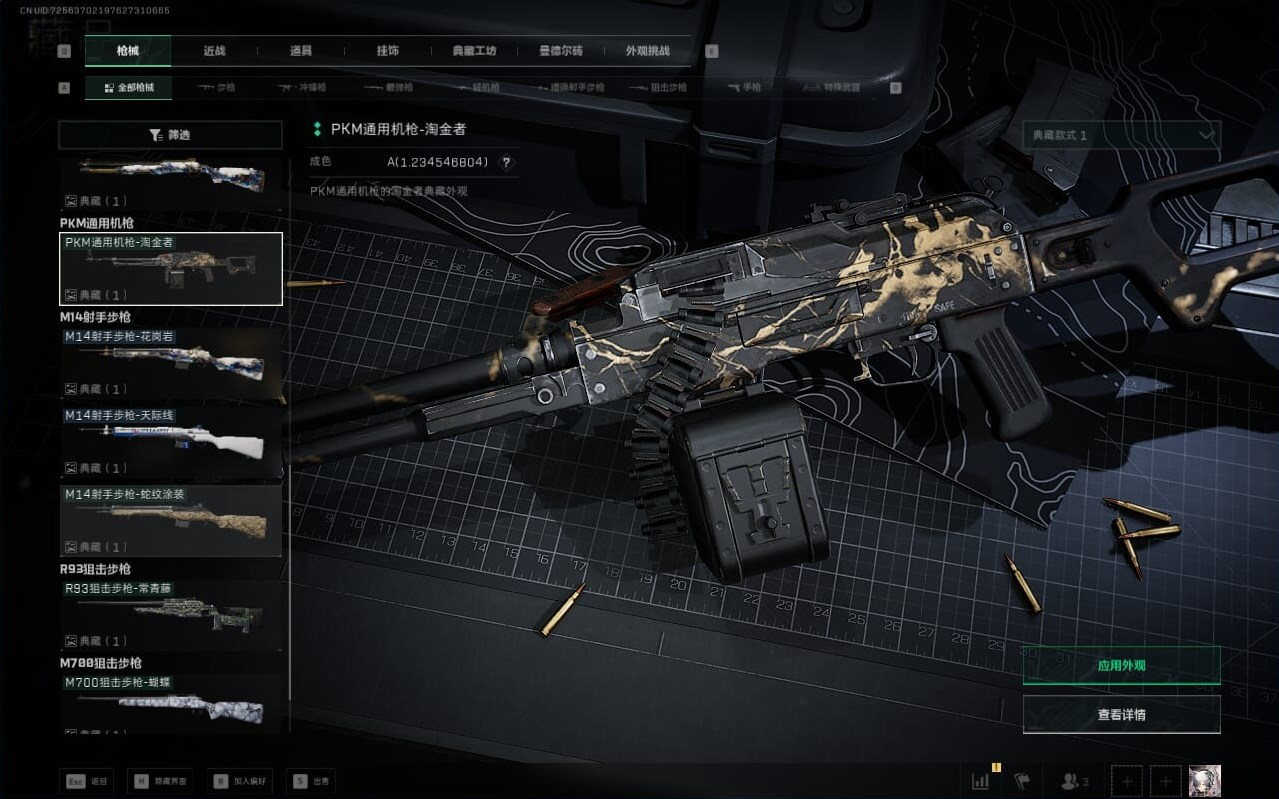This screenshot has width=1279, height=799.
Task: Switch to the 挂饰 charms tab
Action: pos(388,51)
